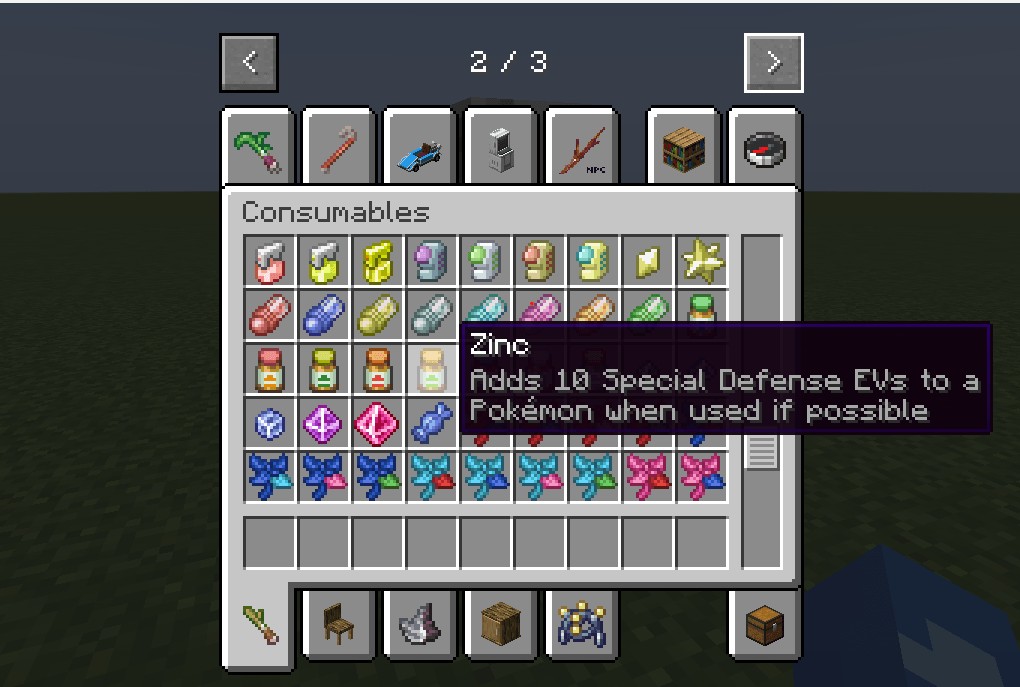Select the blue orb gem item
This screenshot has height=687, width=1020.
[270, 423]
